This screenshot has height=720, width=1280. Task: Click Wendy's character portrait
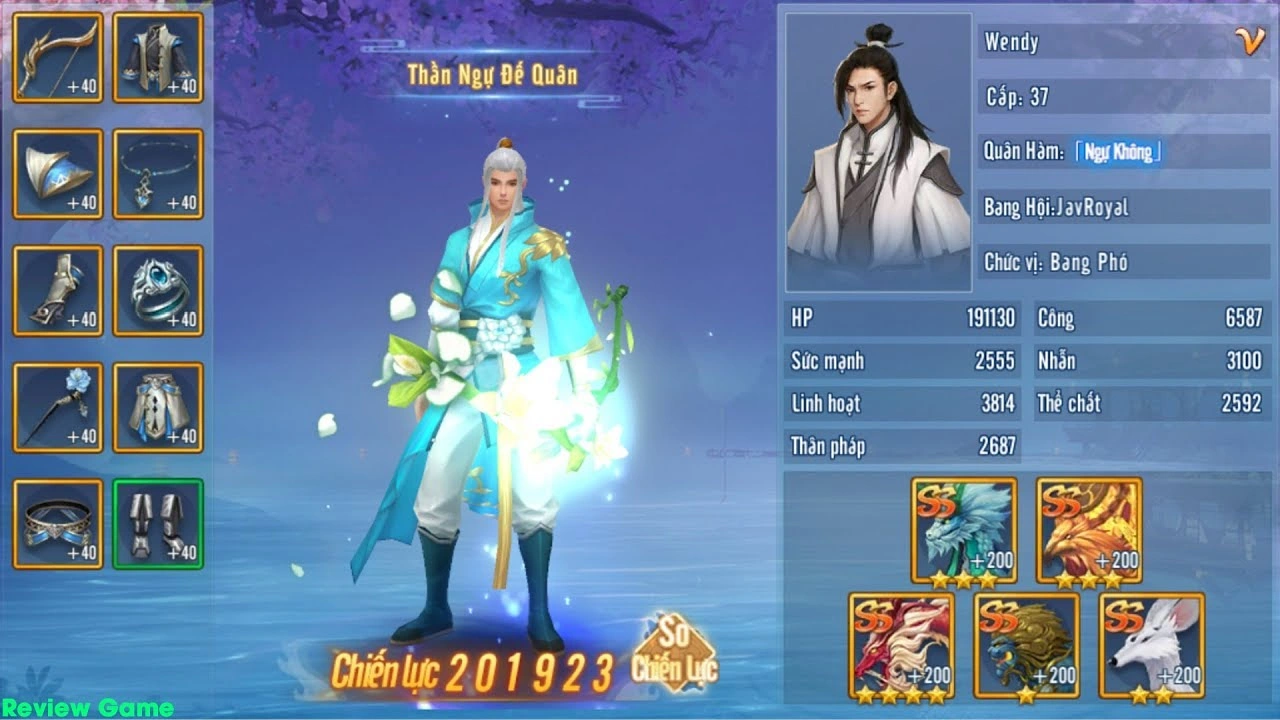click(x=878, y=152)
